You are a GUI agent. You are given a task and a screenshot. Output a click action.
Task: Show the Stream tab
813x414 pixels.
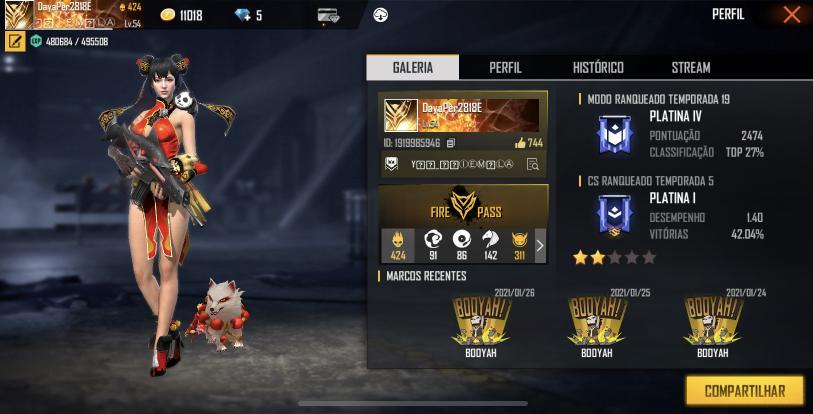[690, 67]
